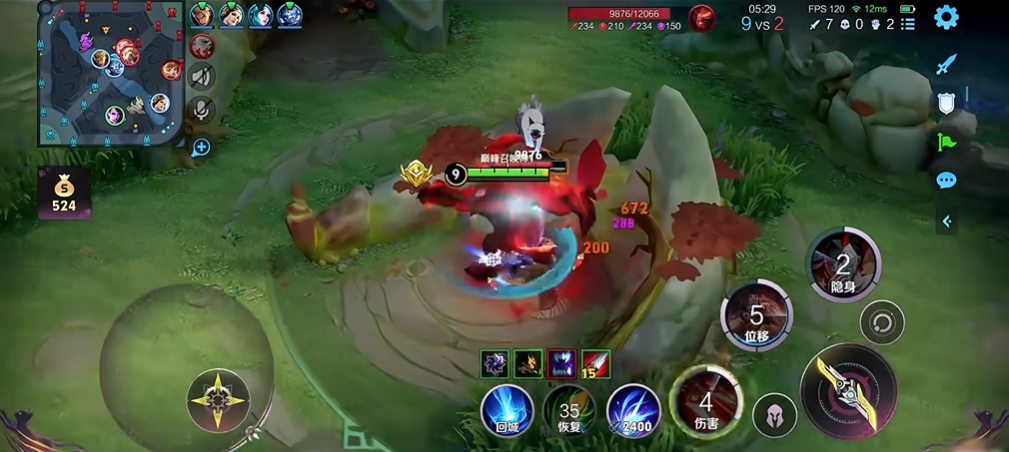Expand the minimap with the plus button
The image size is (1009, 452).
pos(201,148)
